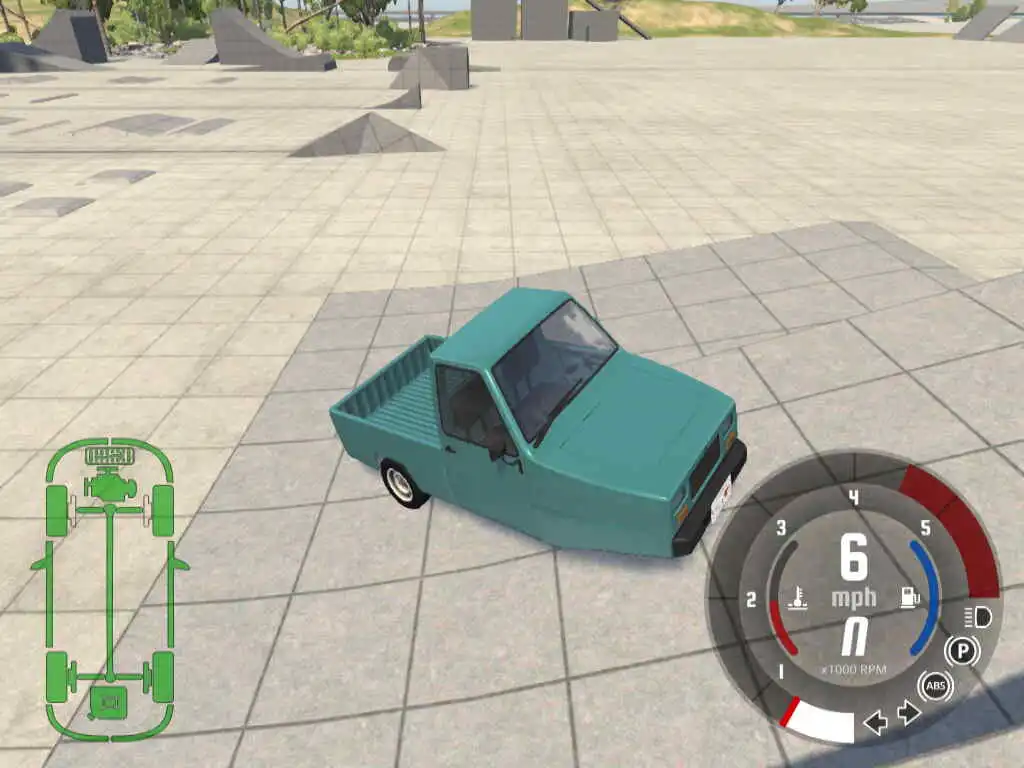Activate the left turn signal arrow

tap(875, 722)
